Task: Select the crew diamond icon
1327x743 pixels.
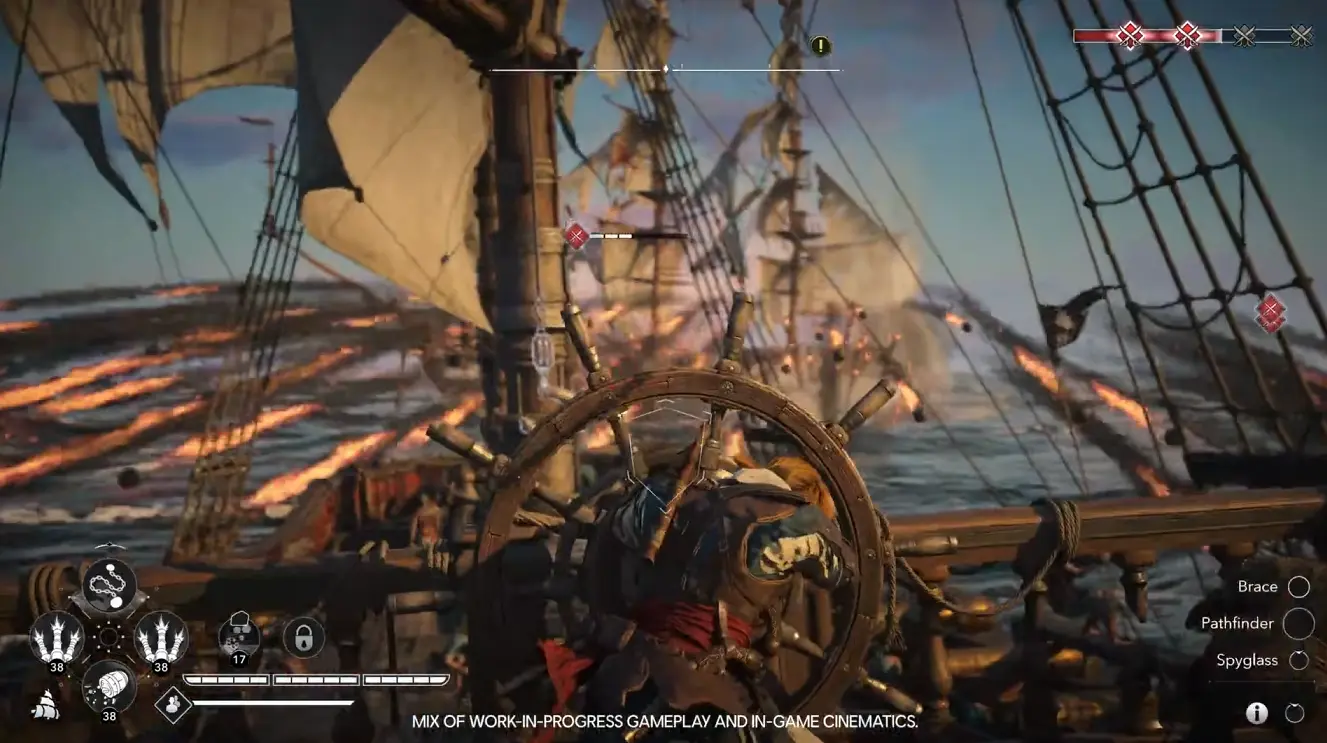Action: pos(173,704)
